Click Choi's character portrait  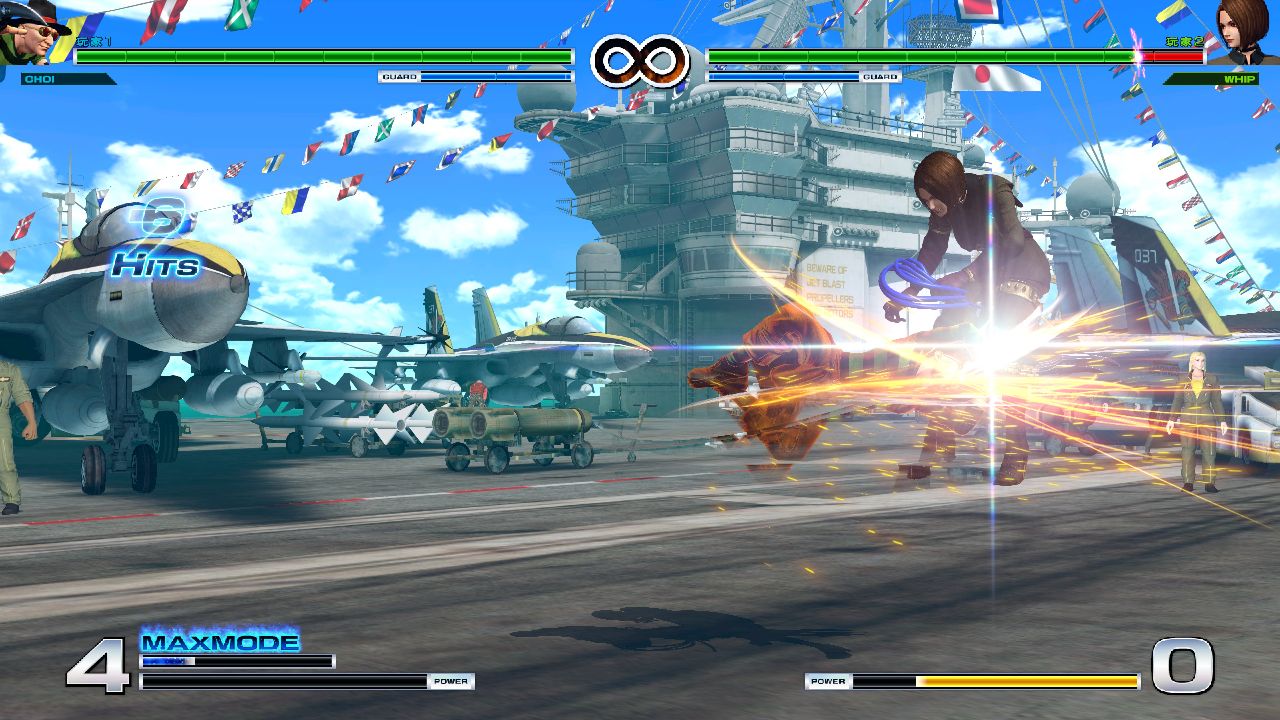(32, 32)
